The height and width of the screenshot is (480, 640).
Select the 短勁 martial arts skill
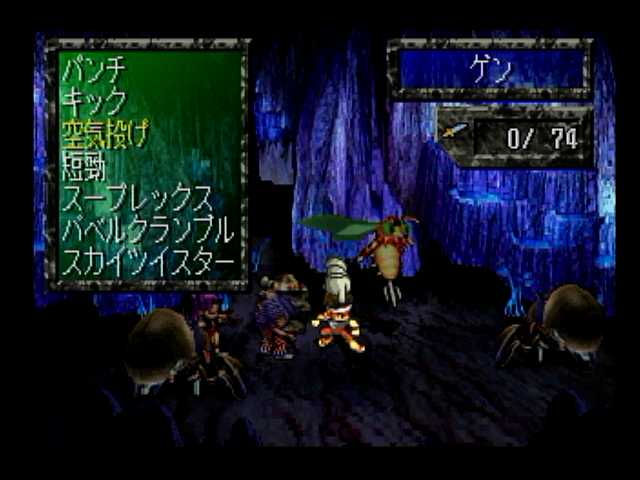[x=84, y=166]
